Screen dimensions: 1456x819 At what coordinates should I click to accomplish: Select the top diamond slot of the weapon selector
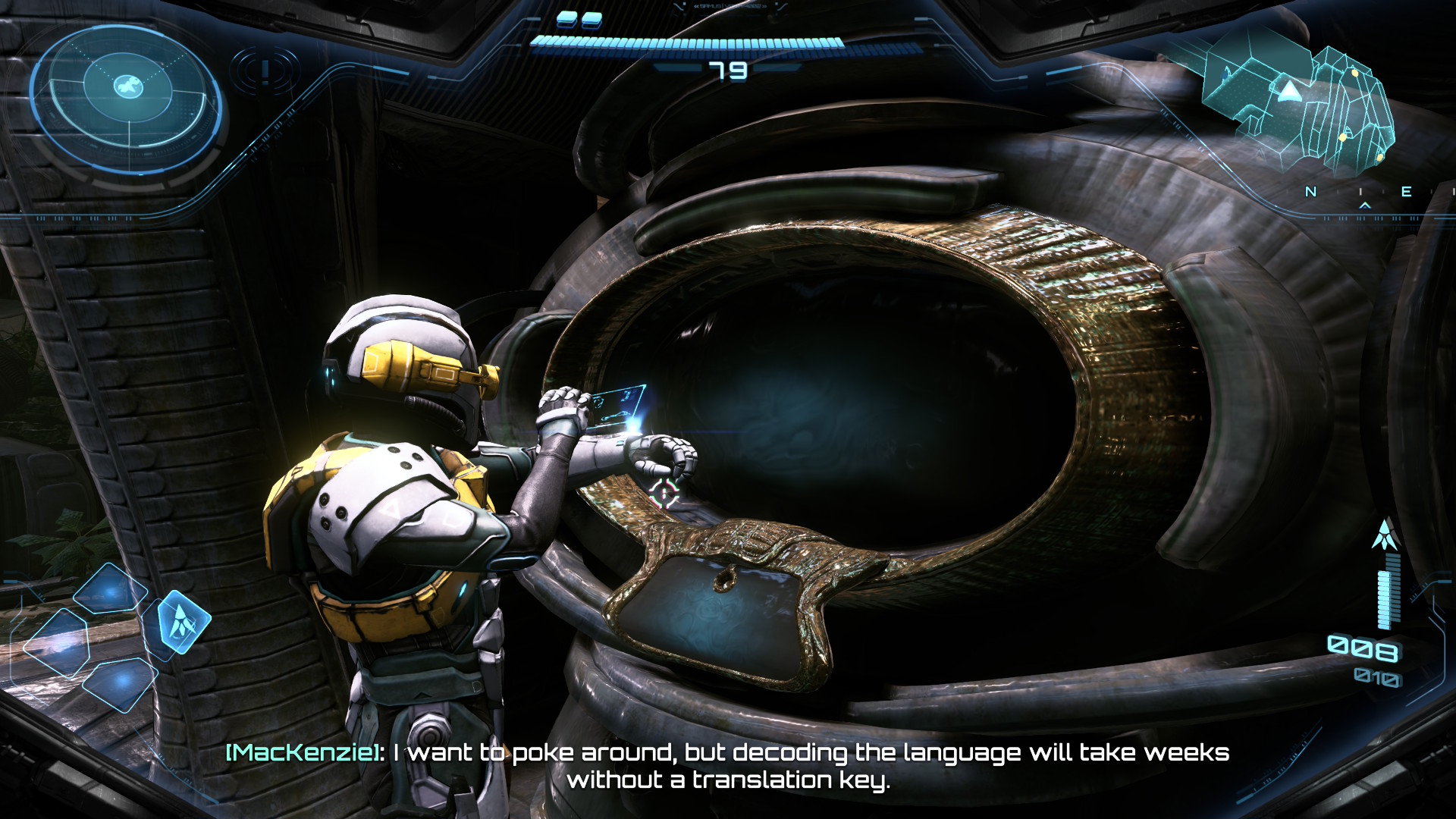coord(109,590)
